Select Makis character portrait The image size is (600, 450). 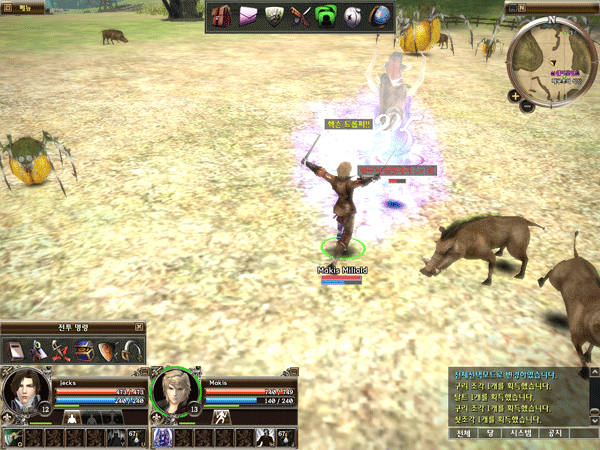(x=172, y=393)
